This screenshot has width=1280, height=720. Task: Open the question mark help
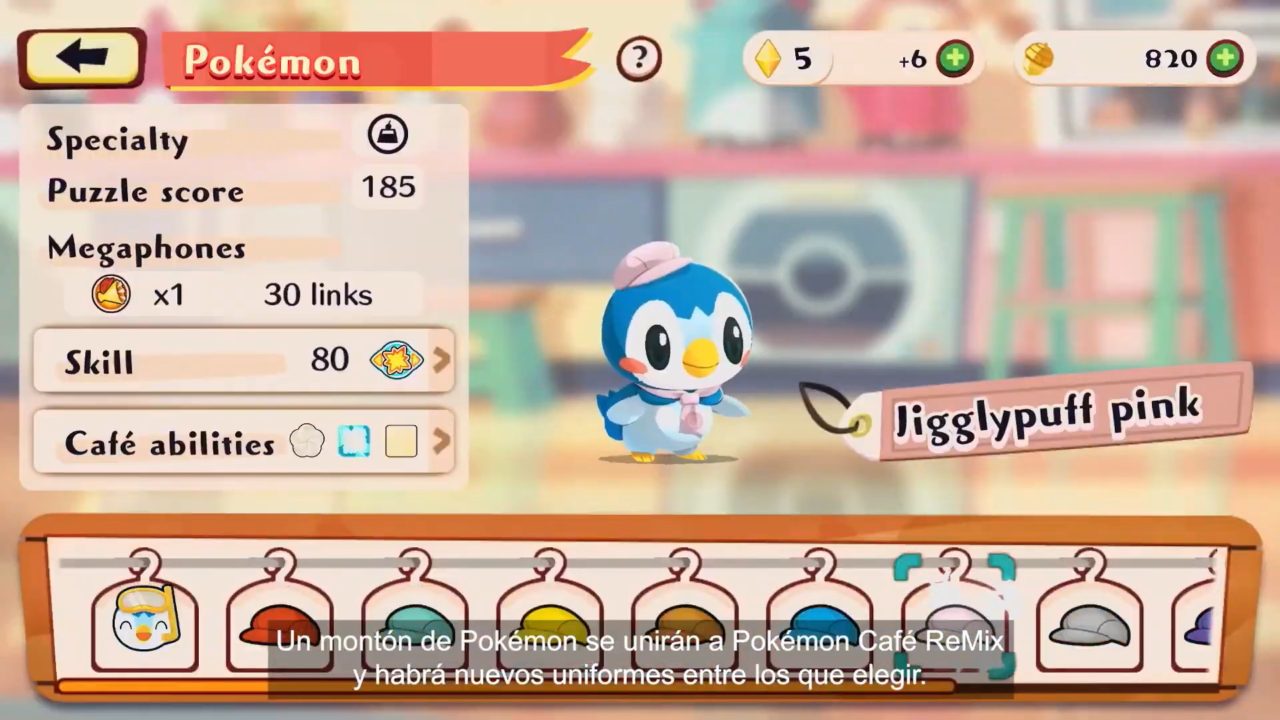[x=639, y=59]
